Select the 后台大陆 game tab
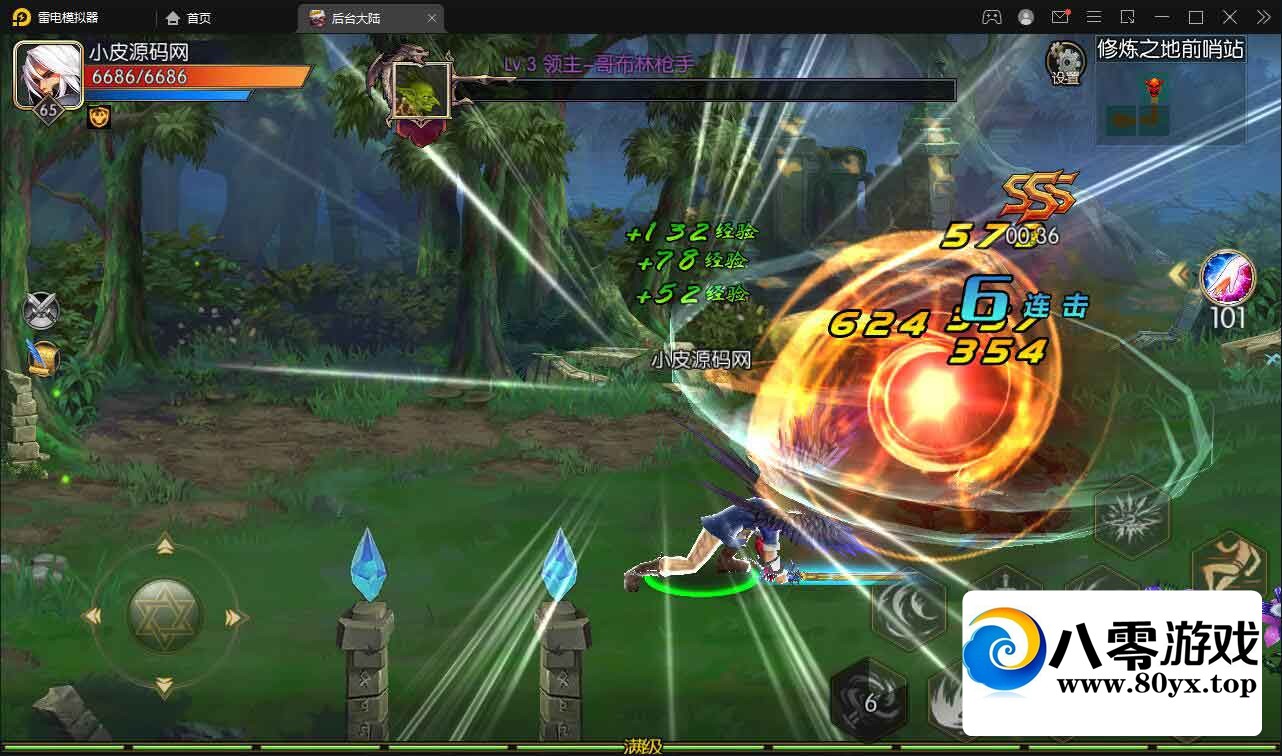 tap(360, 17)
